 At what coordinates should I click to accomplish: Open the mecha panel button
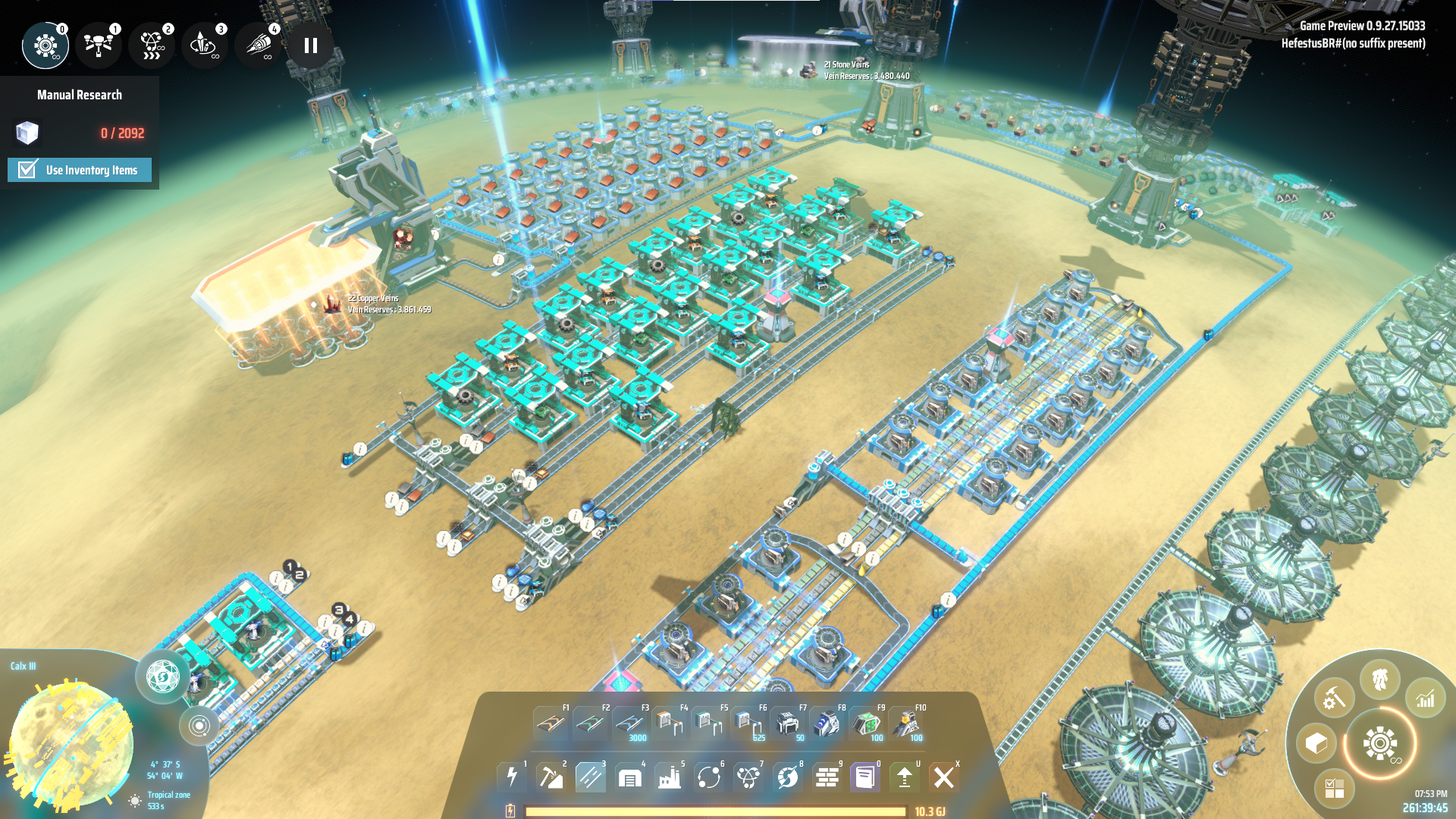1380,679
